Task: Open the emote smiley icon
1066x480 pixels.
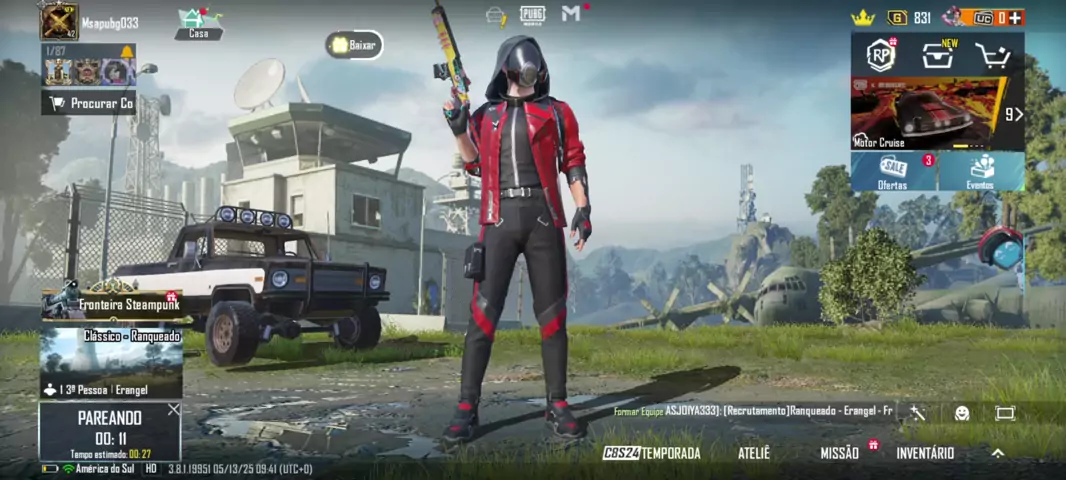Action: (x=961, y=413)
